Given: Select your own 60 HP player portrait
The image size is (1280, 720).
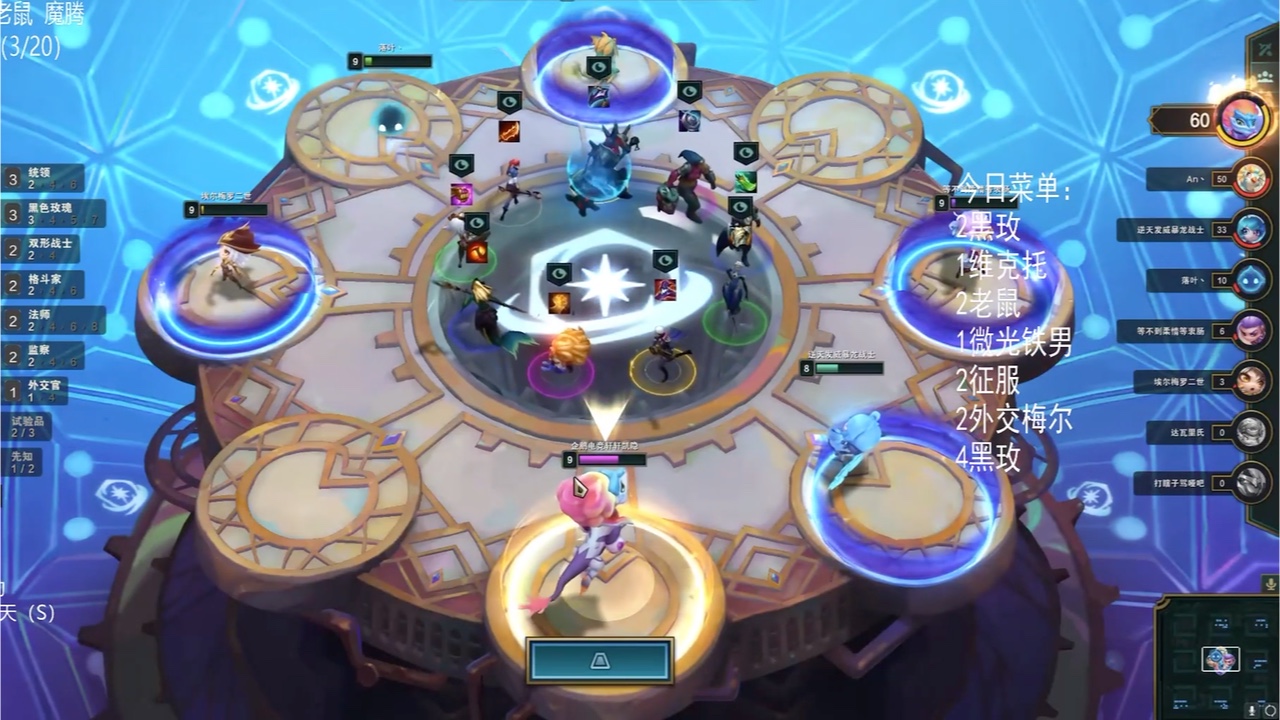Looking at the screenshot, I should (x=1244, y=120).
